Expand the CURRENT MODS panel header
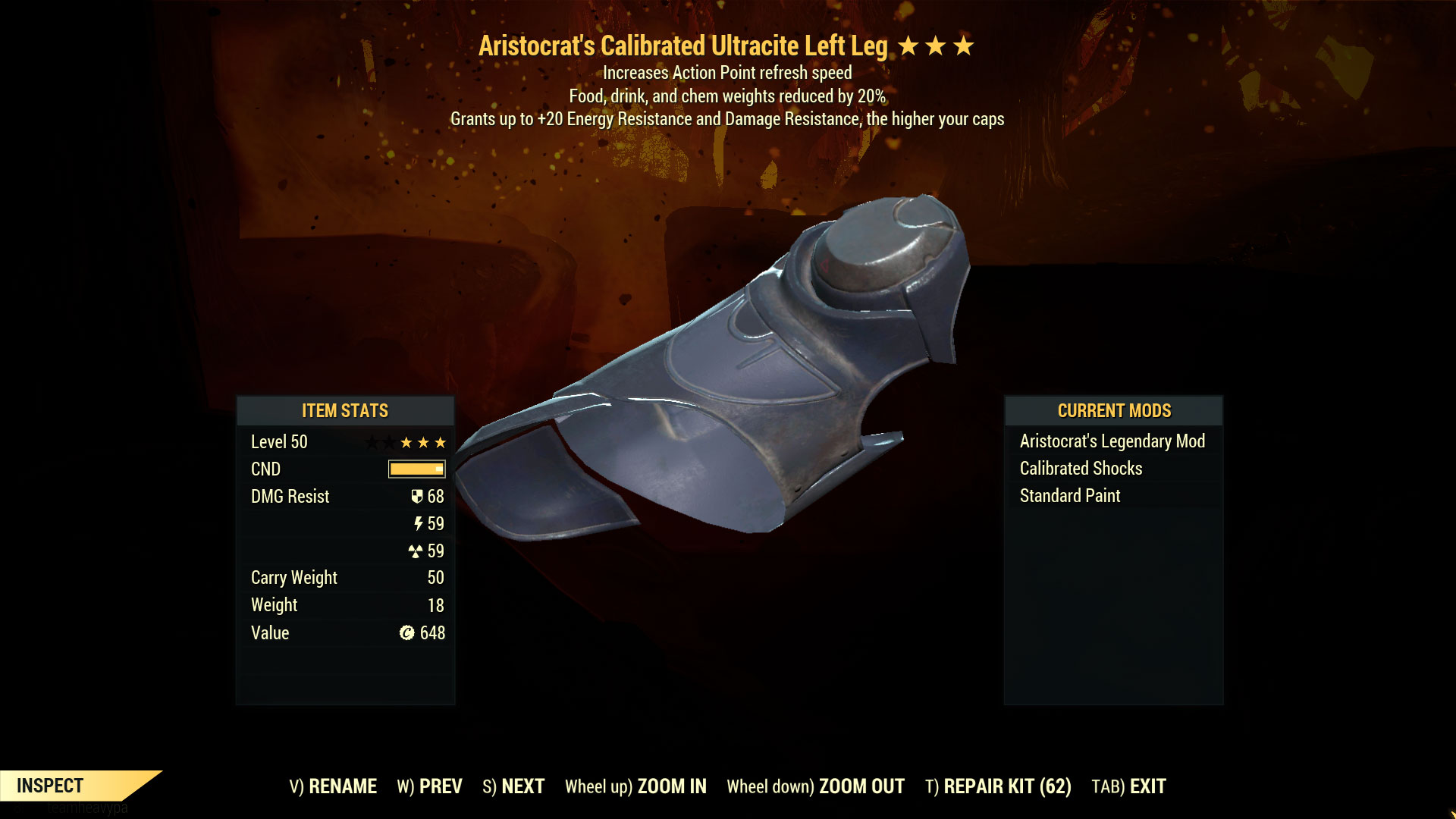 (x=1114, y=410)
